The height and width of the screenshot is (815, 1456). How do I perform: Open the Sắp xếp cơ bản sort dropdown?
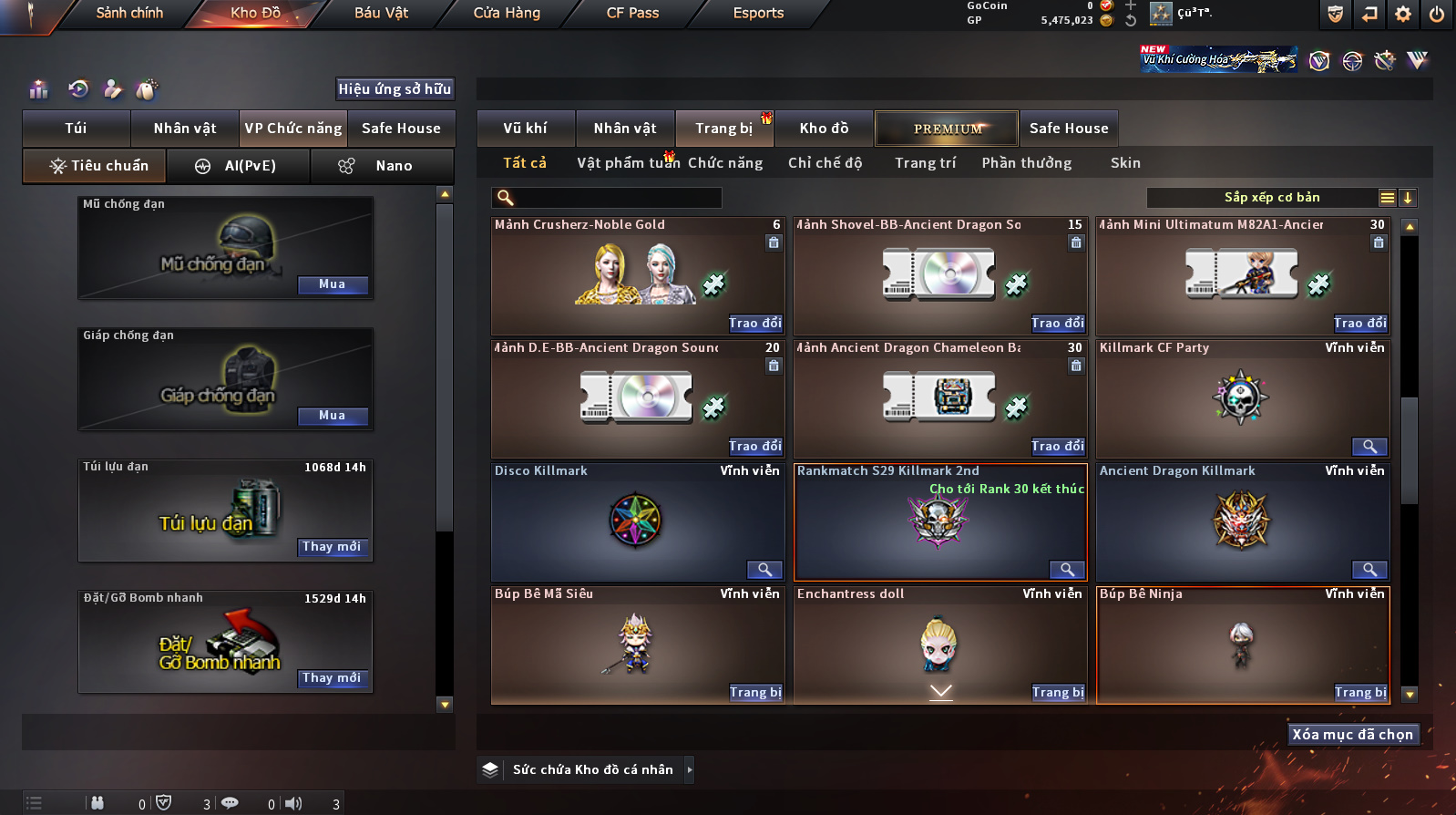click(x=1271, y=198)
